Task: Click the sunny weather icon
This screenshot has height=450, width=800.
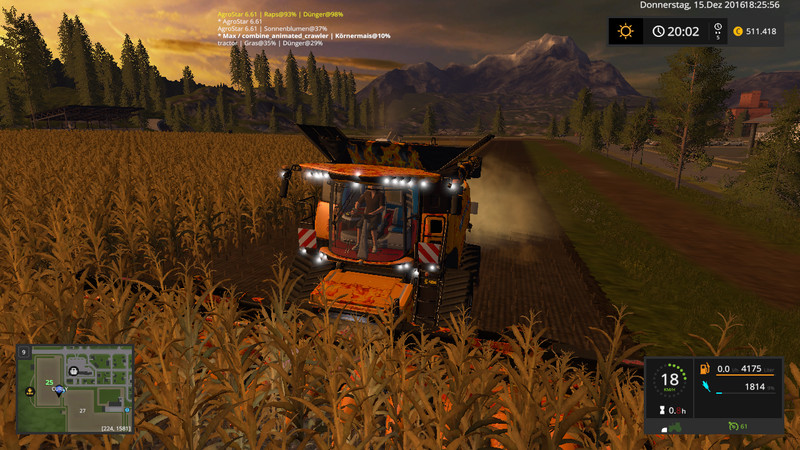Action: [626, 31]
